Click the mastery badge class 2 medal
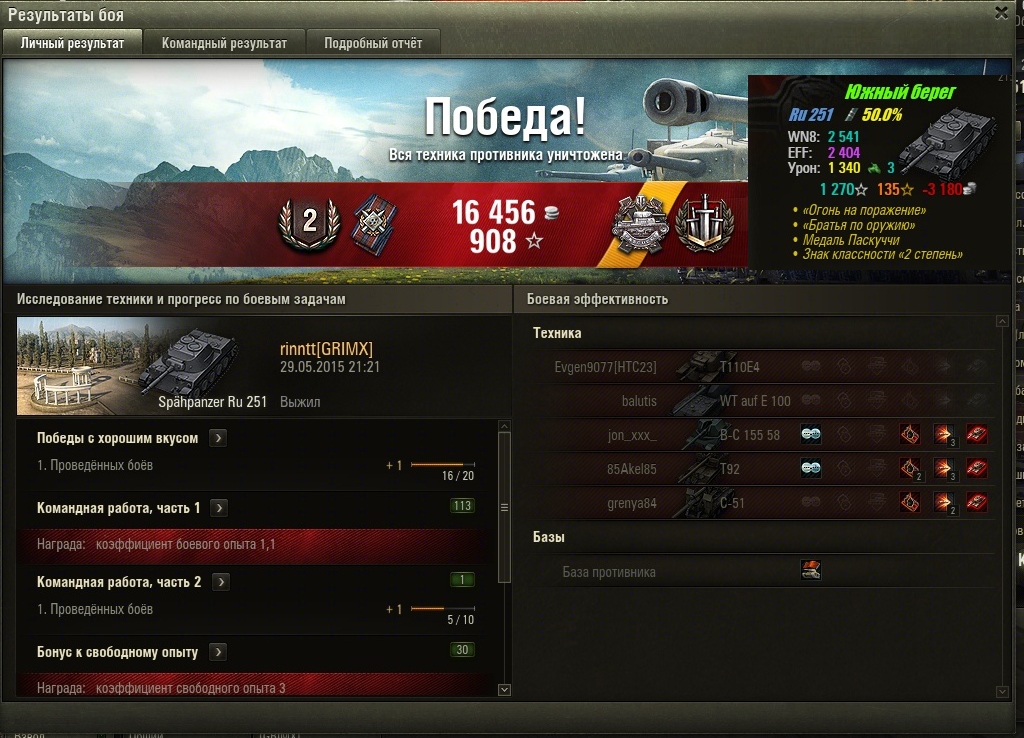The height and width of the screenshot is (738, 1024). [x=308, y=222]
